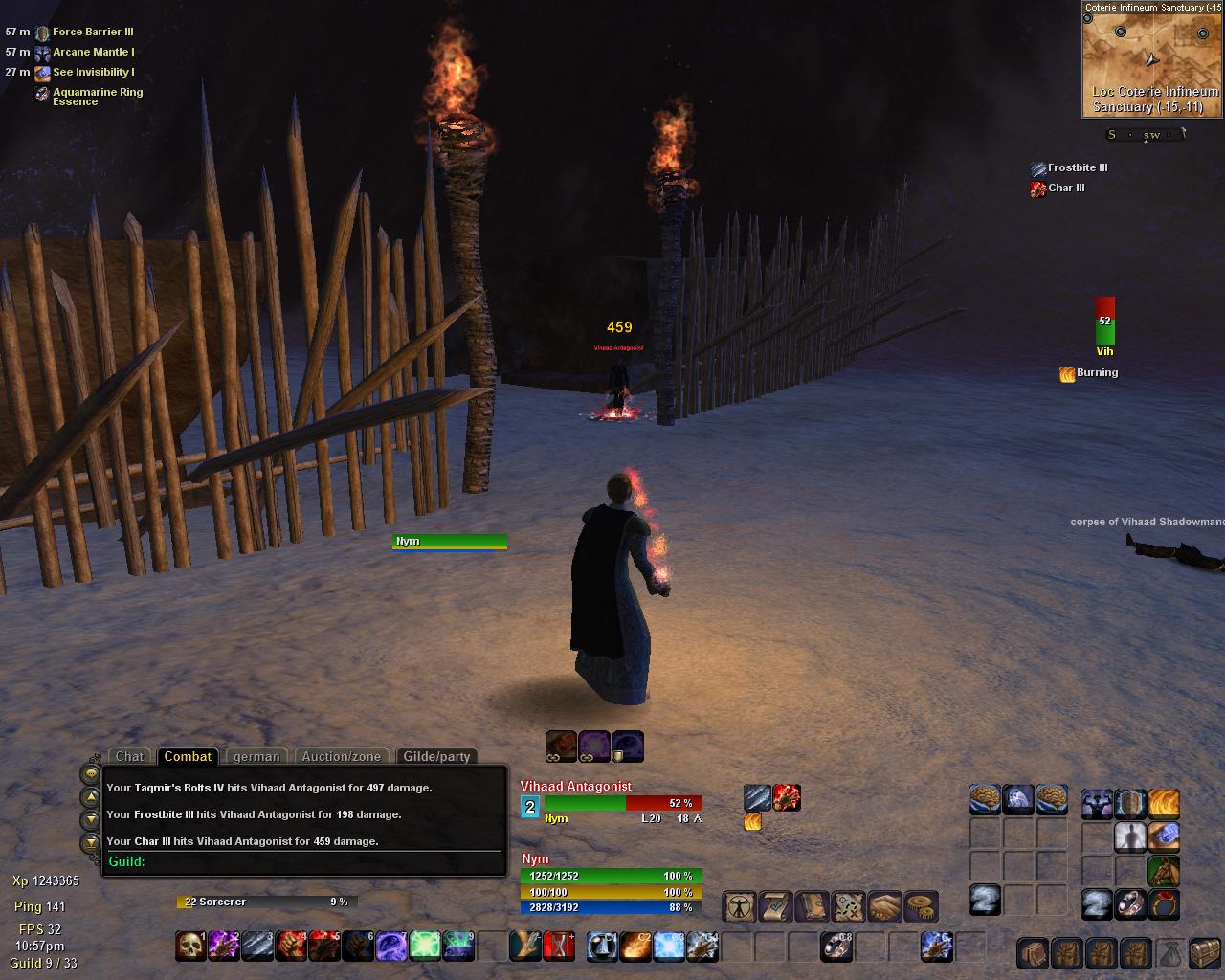Select the red gem ring icon
The image size is (1225, 980).
tap(1164, 904)
